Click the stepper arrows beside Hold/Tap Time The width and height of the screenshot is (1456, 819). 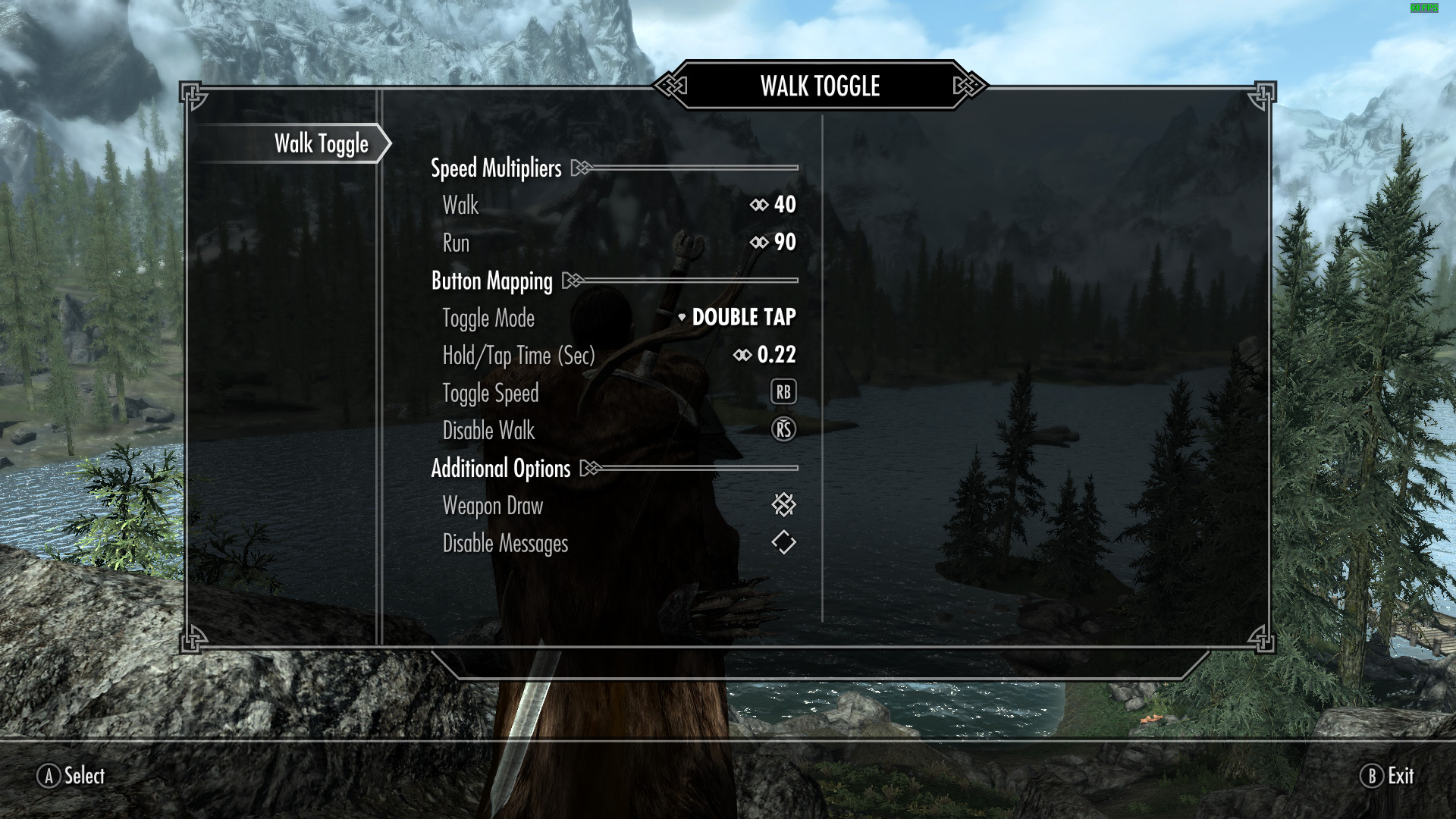[742, 354]
